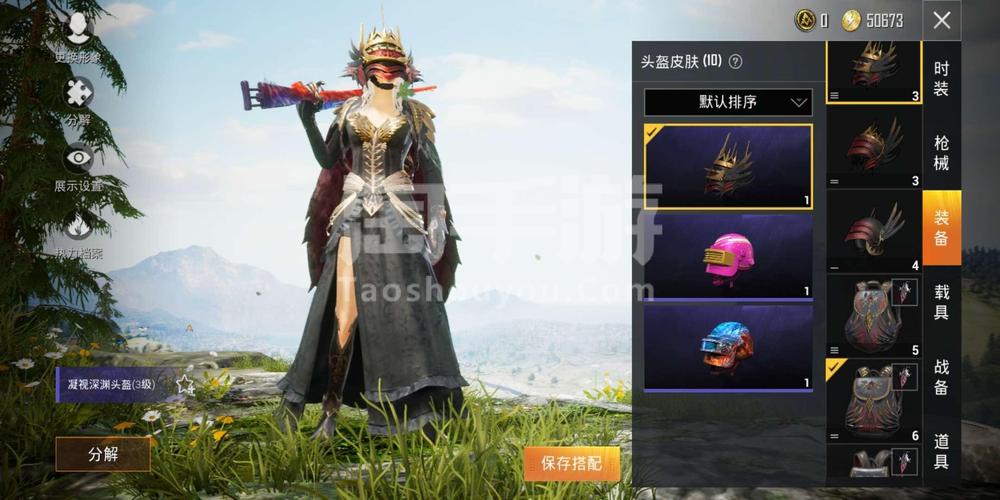Select the 装备 (equipment) tab
This screenshot has height=500, width=1000.
pyautogui.click(x=941, y=227)
